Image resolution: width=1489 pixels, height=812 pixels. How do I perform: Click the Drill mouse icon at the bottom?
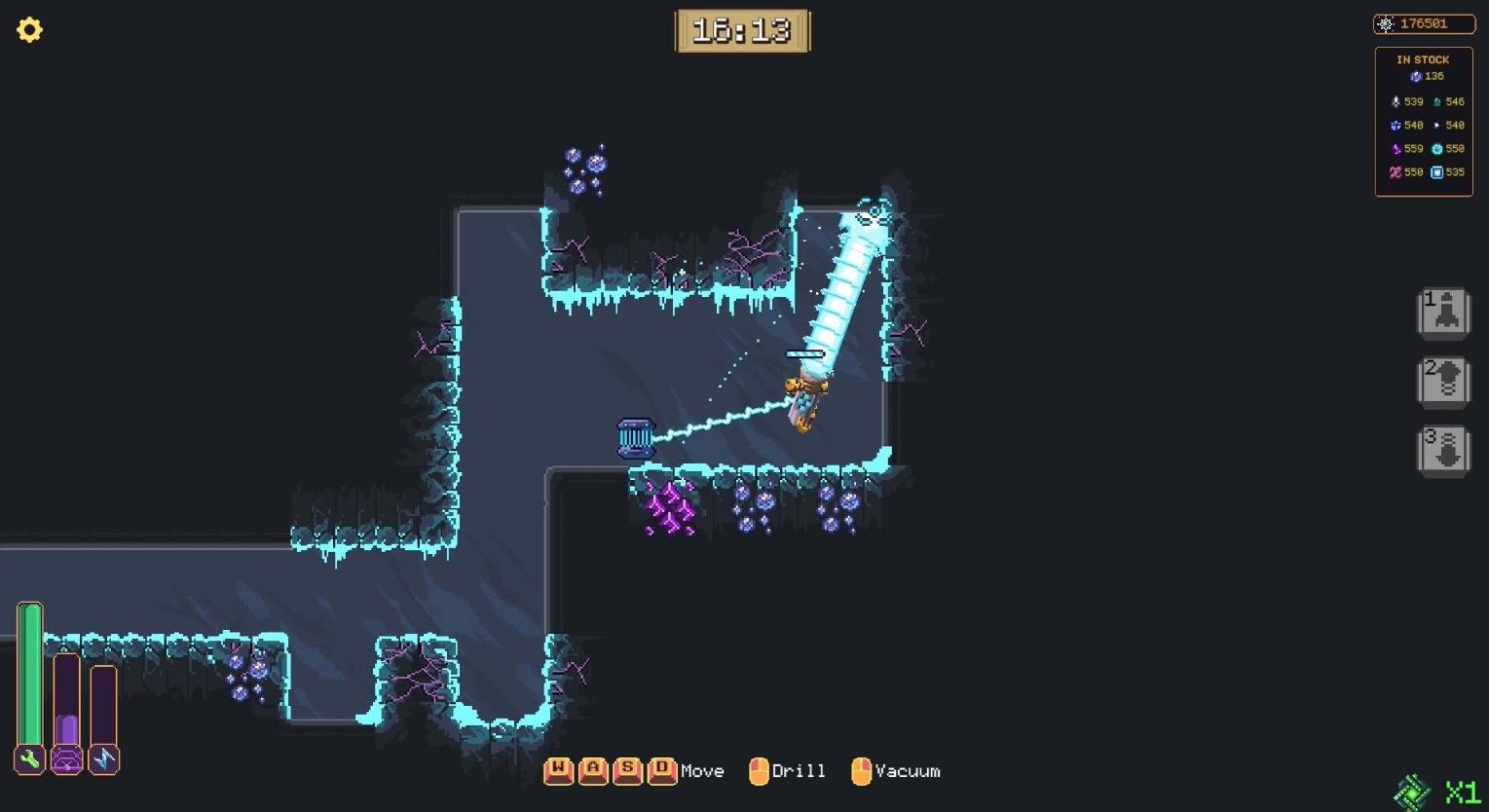pos(759,770)
